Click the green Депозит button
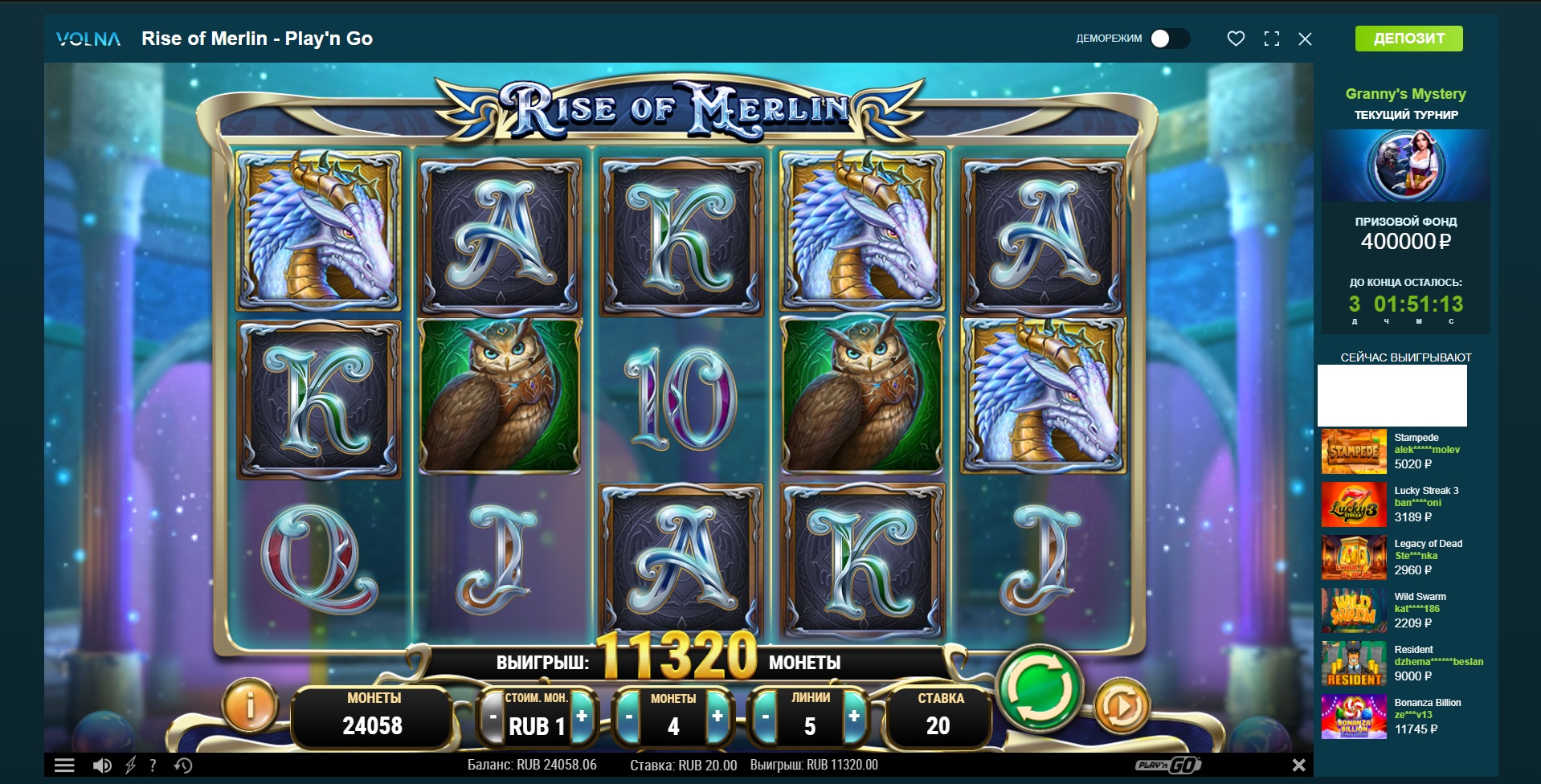1541x784 pixels. (1408, 39)
